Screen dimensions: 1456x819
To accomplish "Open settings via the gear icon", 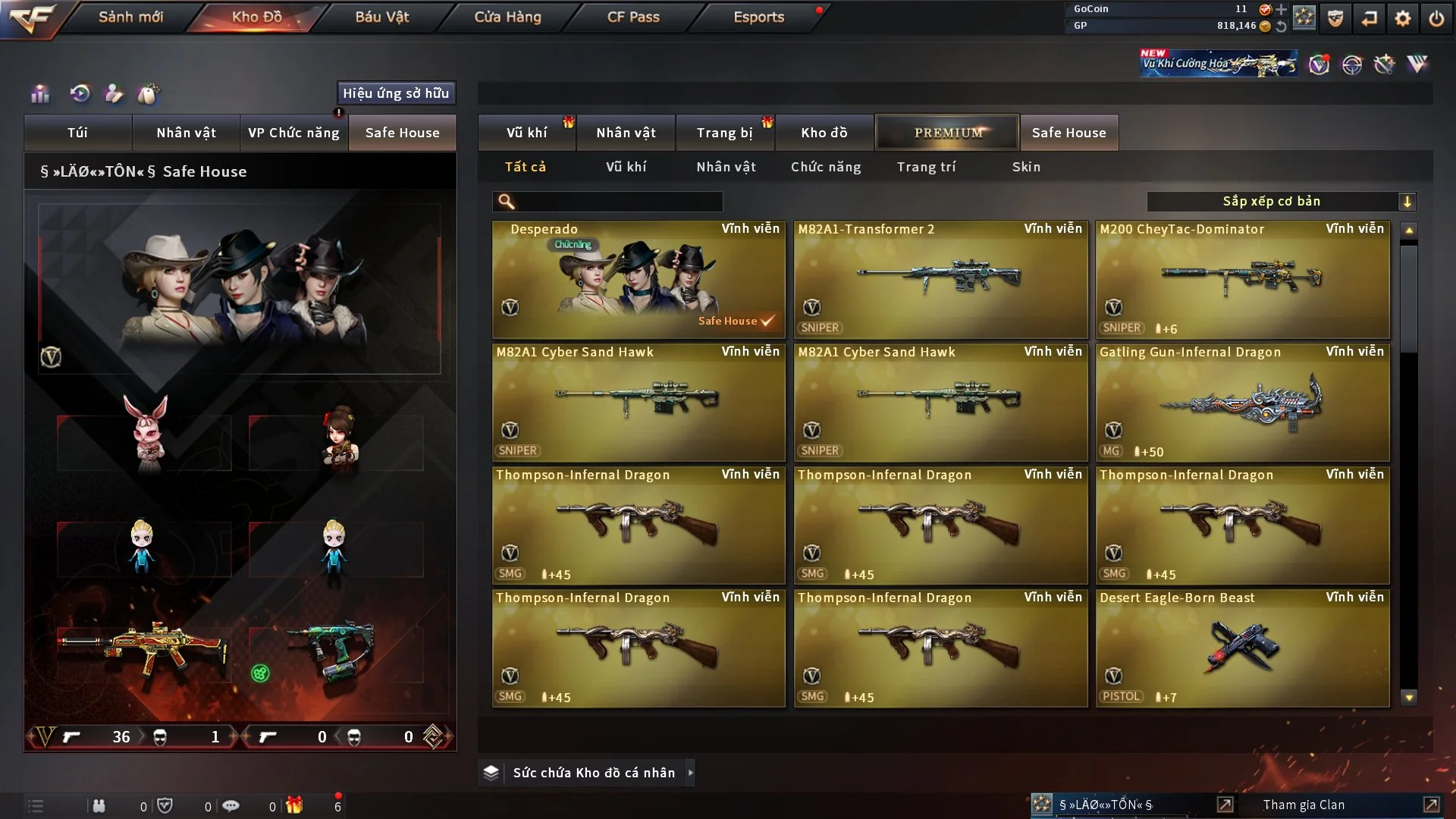I will (1403, 18).
